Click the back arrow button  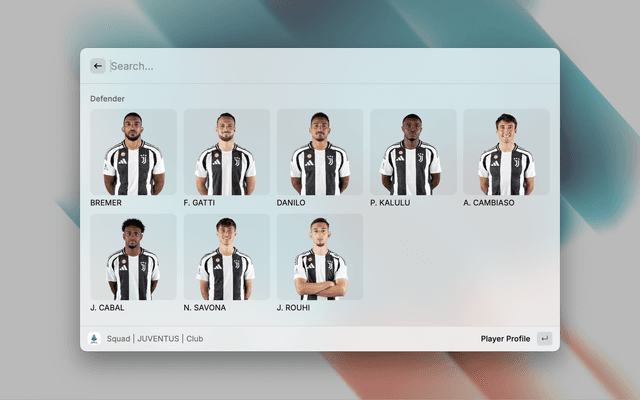click(x=98, y=66)
